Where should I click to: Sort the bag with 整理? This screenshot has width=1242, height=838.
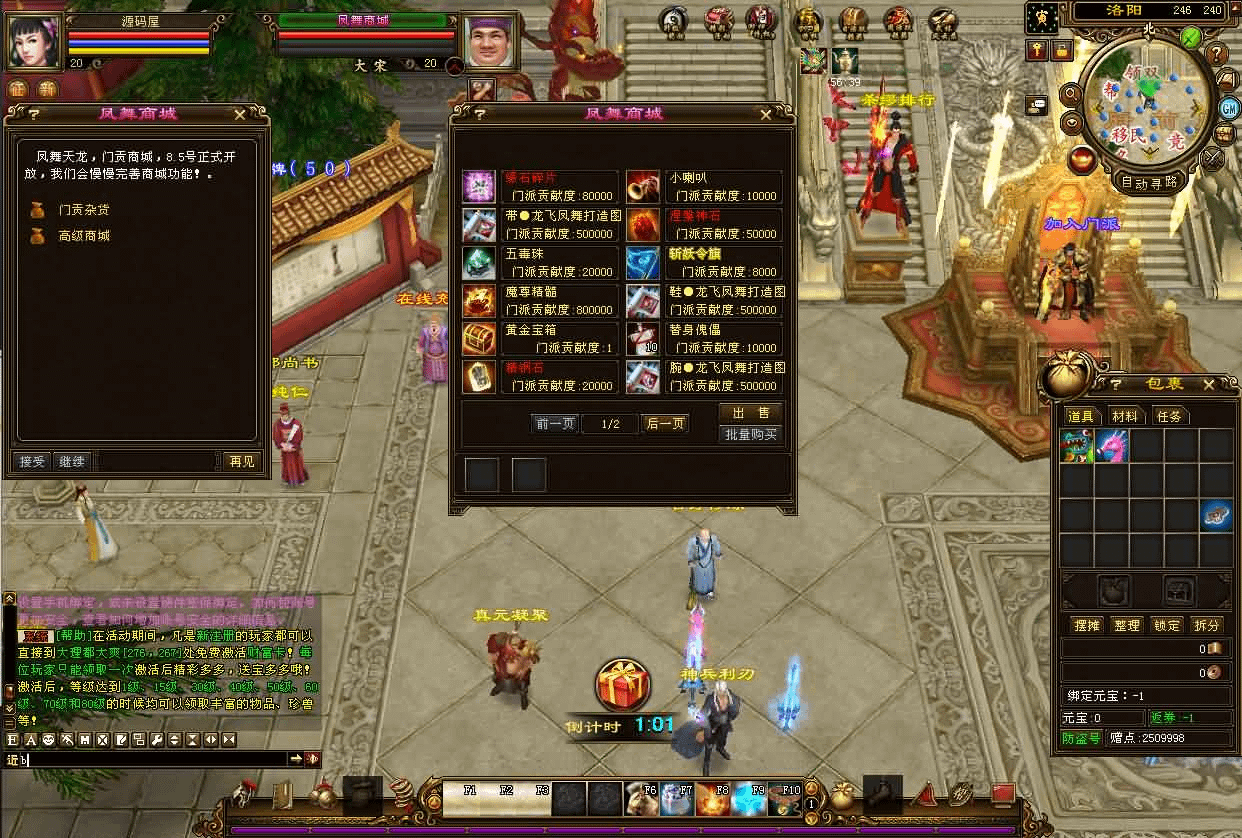pos(1127,625)
